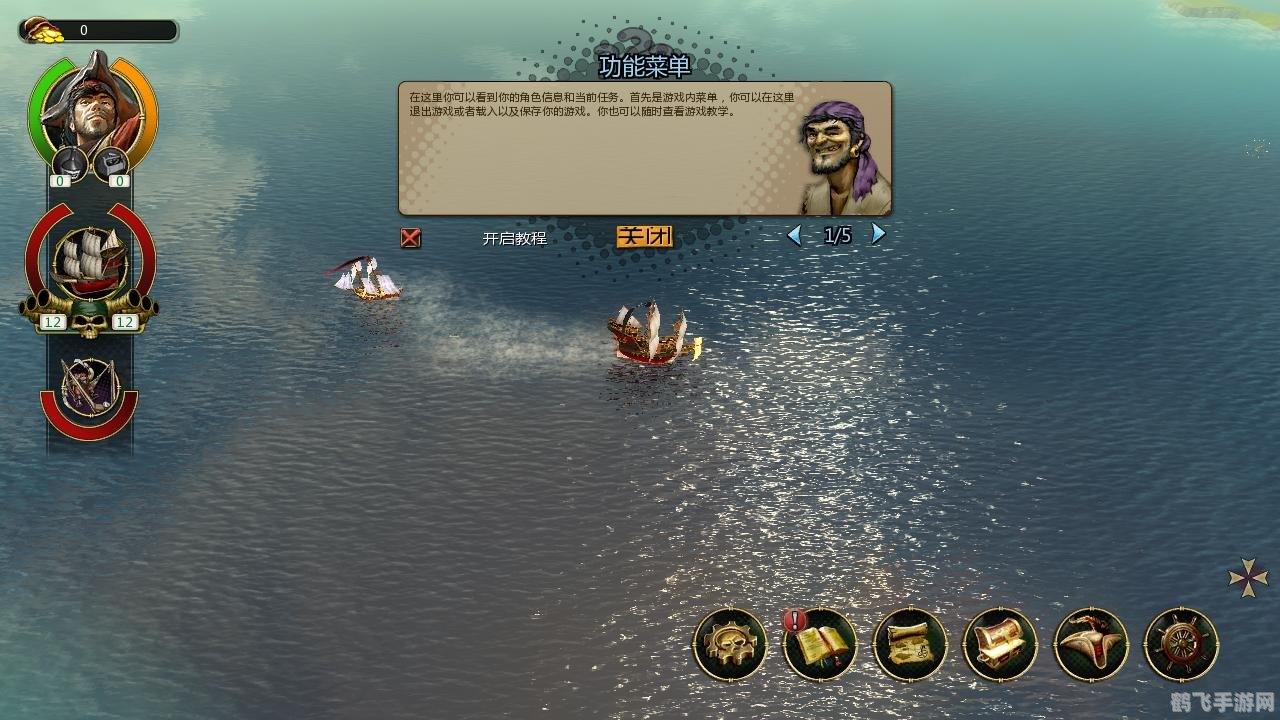Enable the 开启教程 tutorial option

512,238
